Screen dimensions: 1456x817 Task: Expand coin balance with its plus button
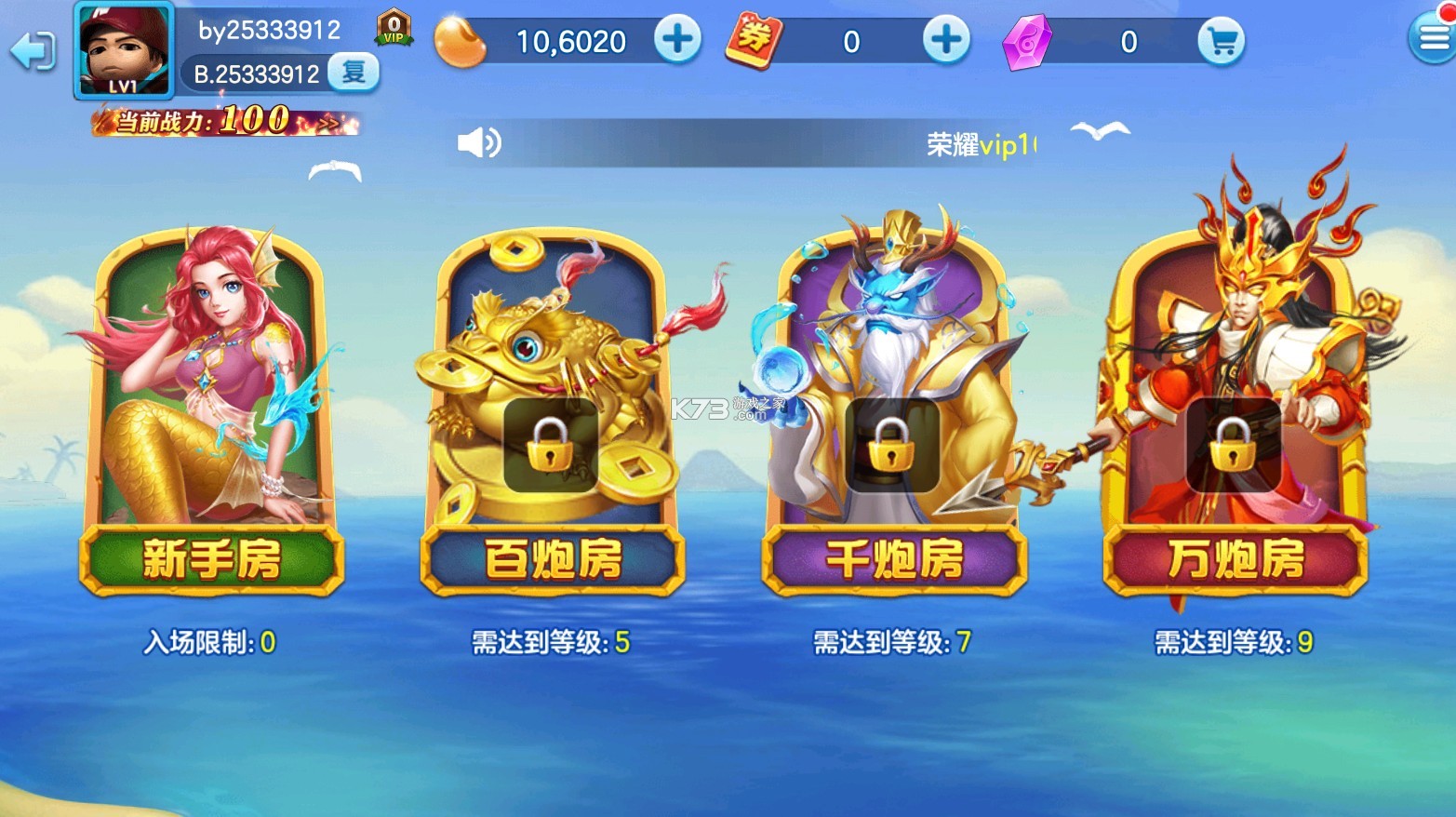(680, 40)
